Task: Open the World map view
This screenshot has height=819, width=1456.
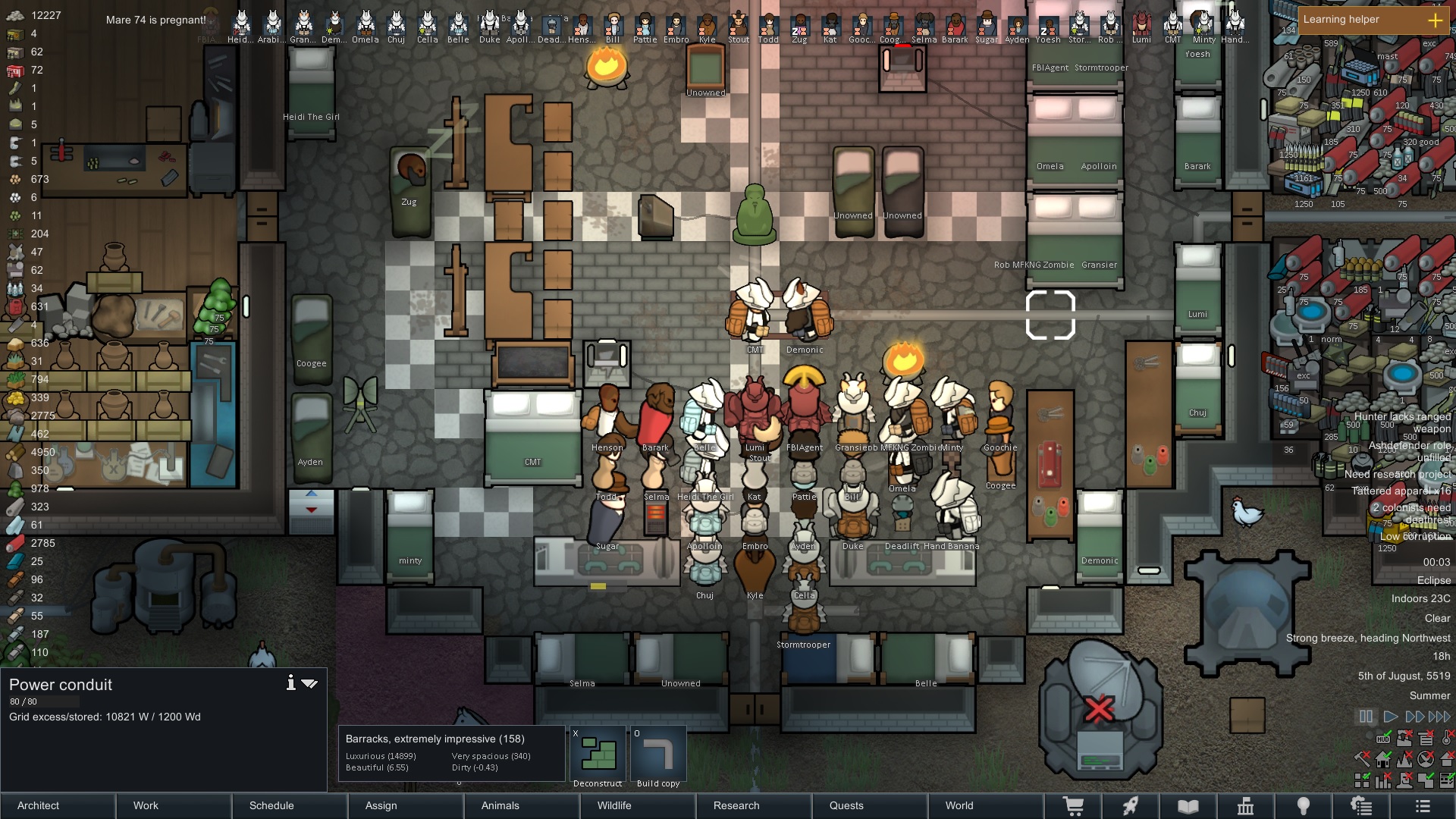Action: coord(985,805)
